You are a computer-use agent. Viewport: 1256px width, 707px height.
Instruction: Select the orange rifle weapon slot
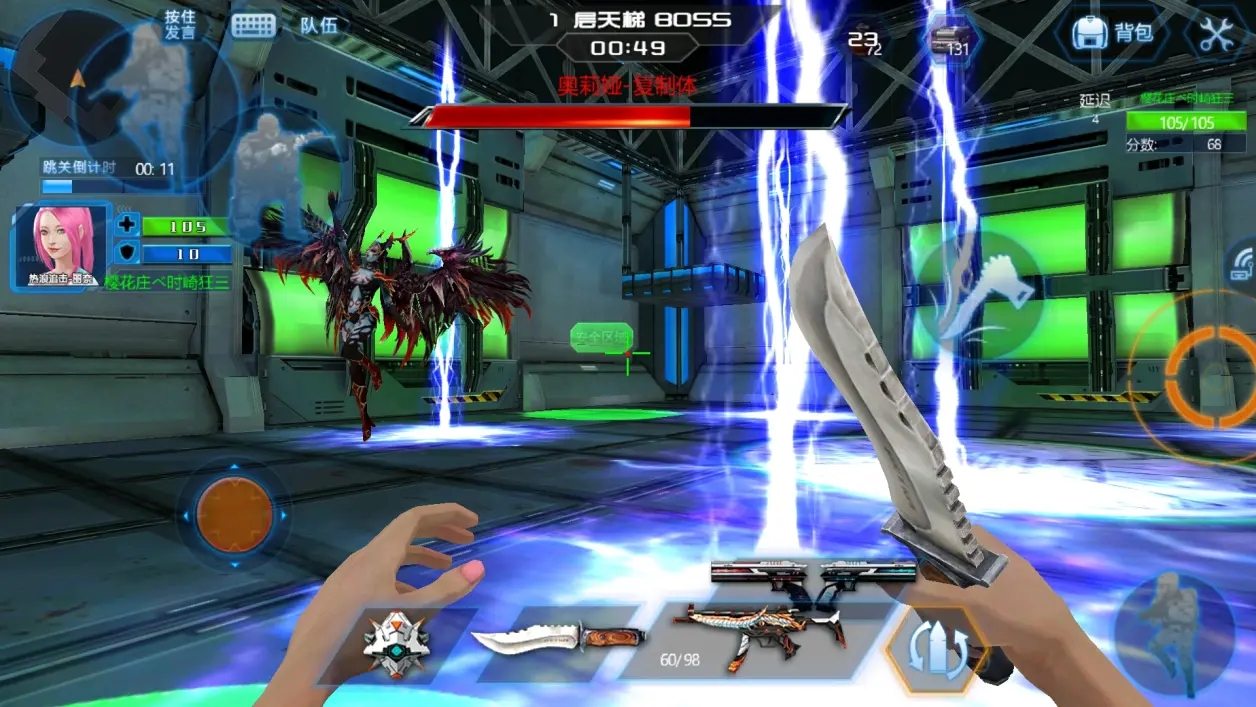[x=758, y=636]
